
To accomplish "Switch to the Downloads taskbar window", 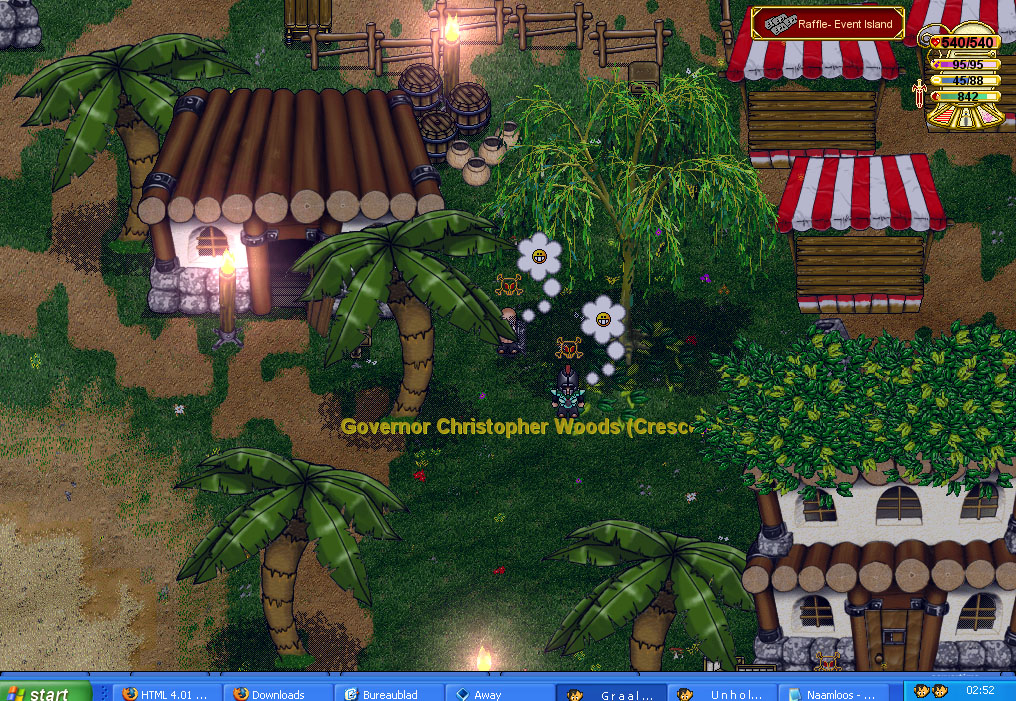I will click(x=277, y=693).
